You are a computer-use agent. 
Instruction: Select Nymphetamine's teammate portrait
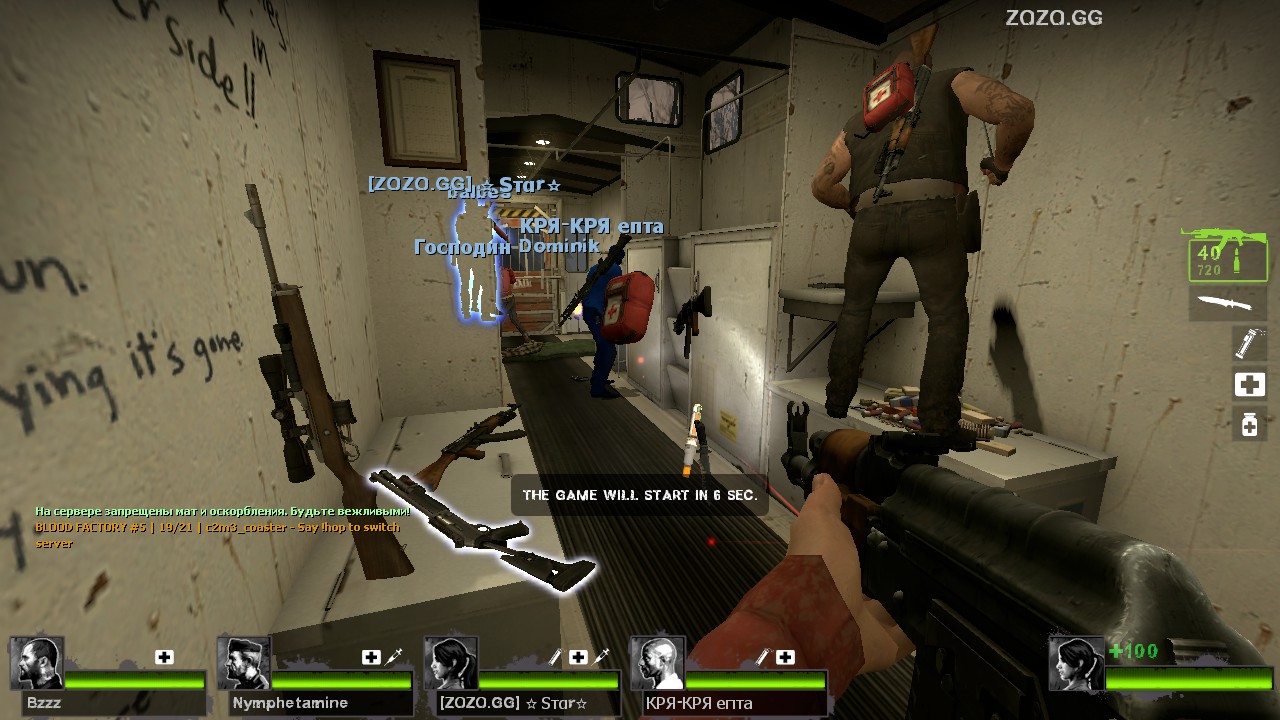tap(244, 663)
